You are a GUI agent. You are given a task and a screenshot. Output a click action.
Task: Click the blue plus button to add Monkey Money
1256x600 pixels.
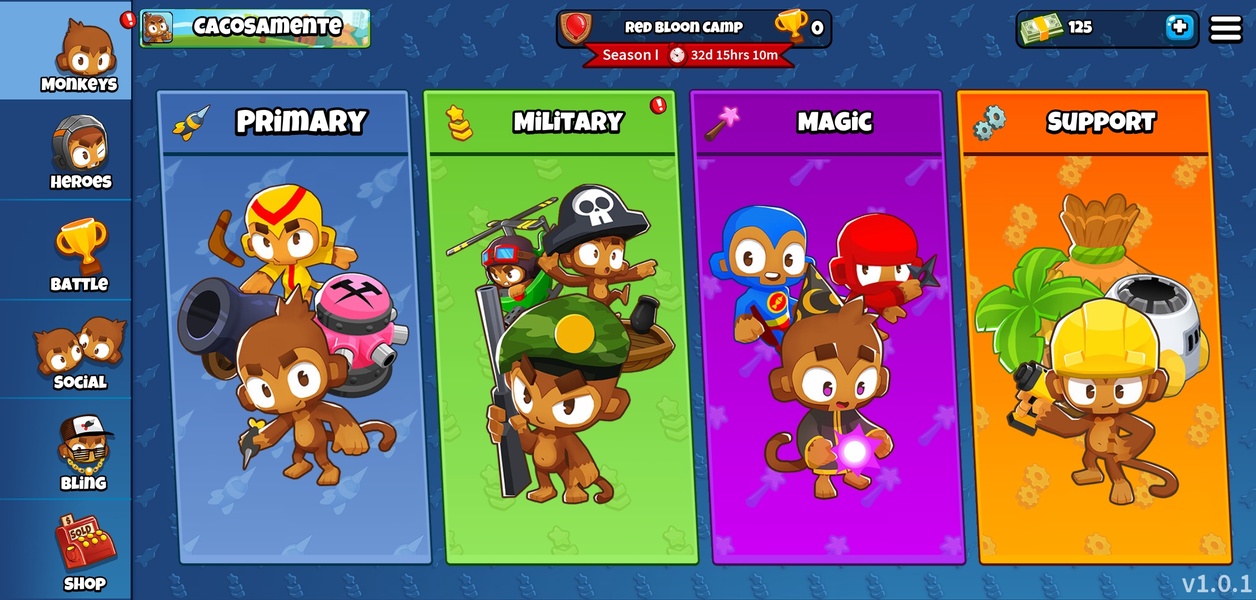point(1180,28)
